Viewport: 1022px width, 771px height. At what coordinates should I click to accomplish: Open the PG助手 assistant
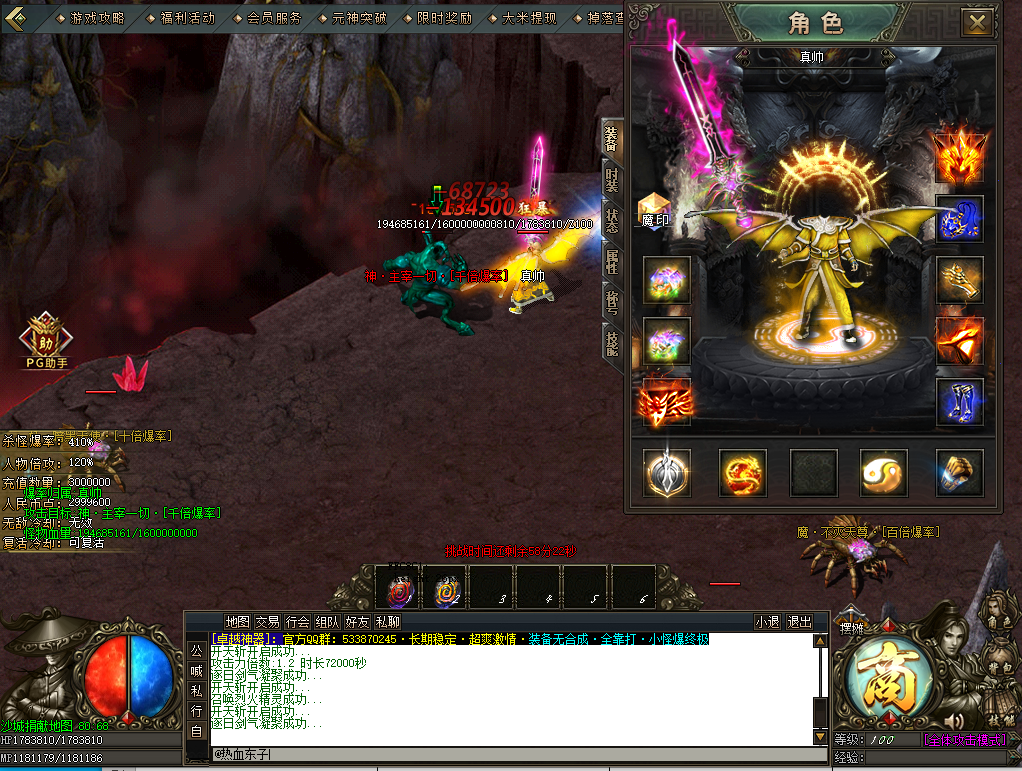tap(46, 341)
